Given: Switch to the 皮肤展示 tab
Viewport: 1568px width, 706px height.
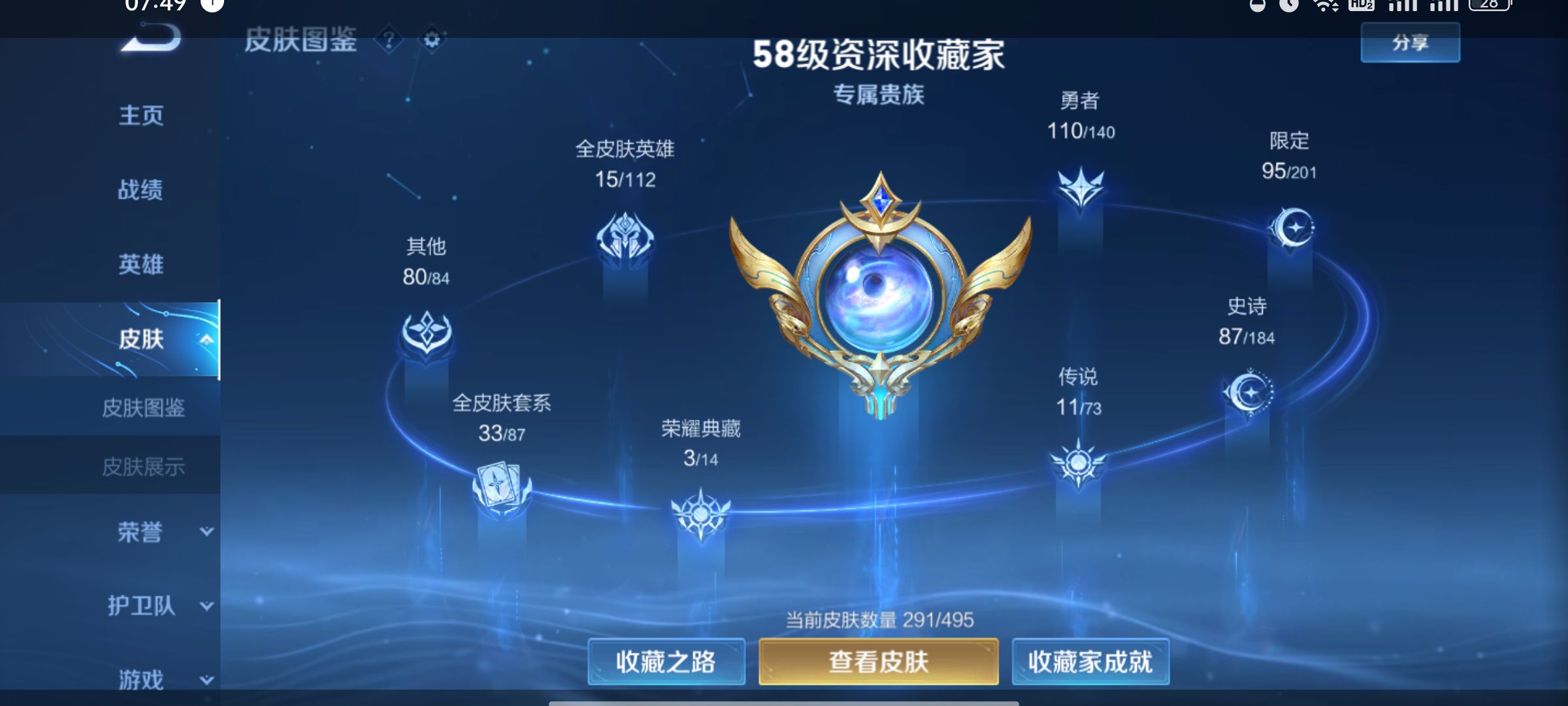Looking at the screenshot, I should [x=145, y=465].
